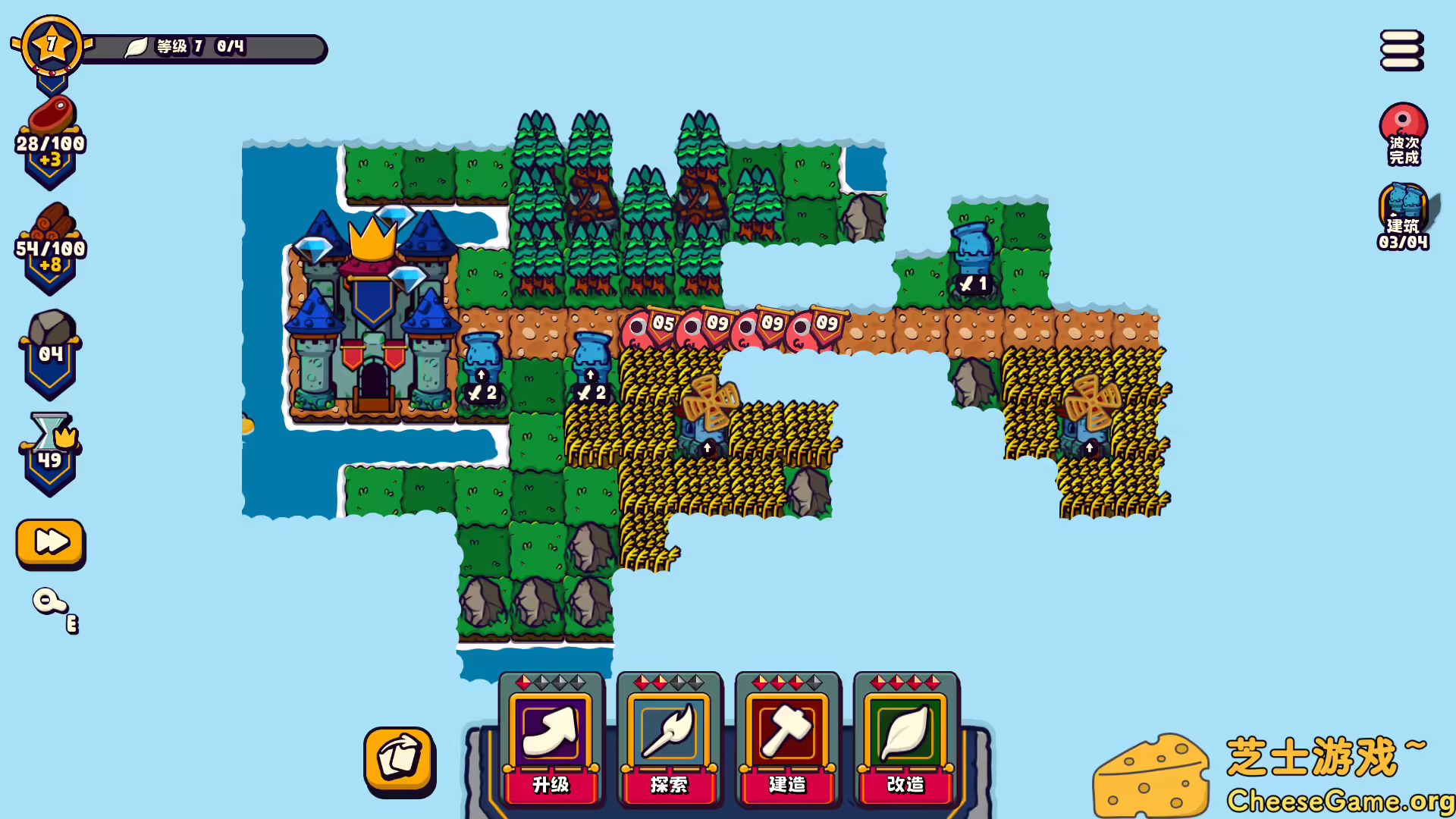The height and width of the screenshot is (819, 1456).
Task: Check the meat resource counter 28/100
Action: (x=50, y=136)
